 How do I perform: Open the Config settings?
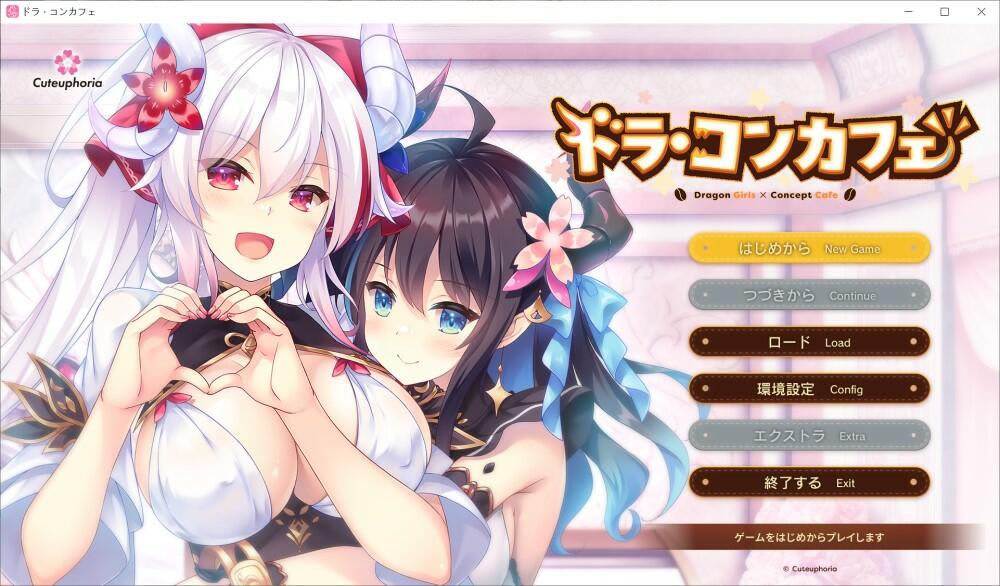pos(809,389)
